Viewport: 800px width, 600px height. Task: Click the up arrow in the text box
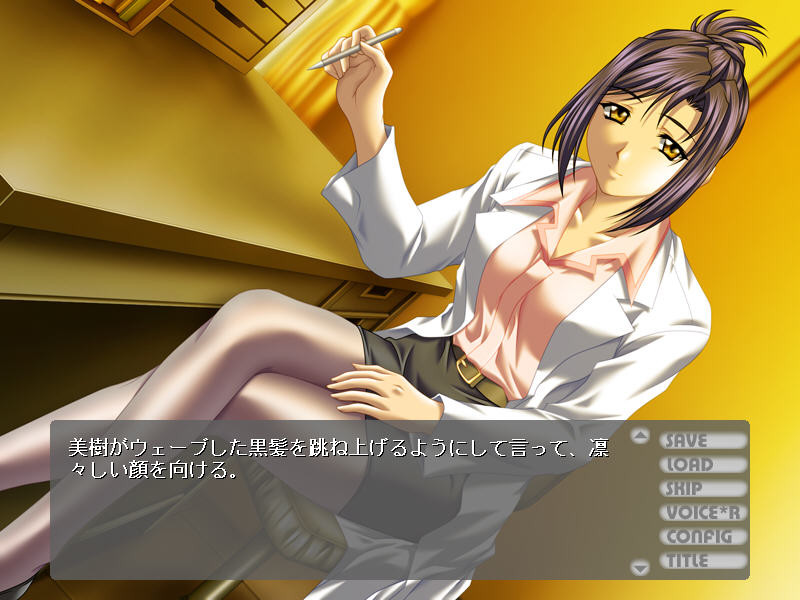click(x=641, y=436)
